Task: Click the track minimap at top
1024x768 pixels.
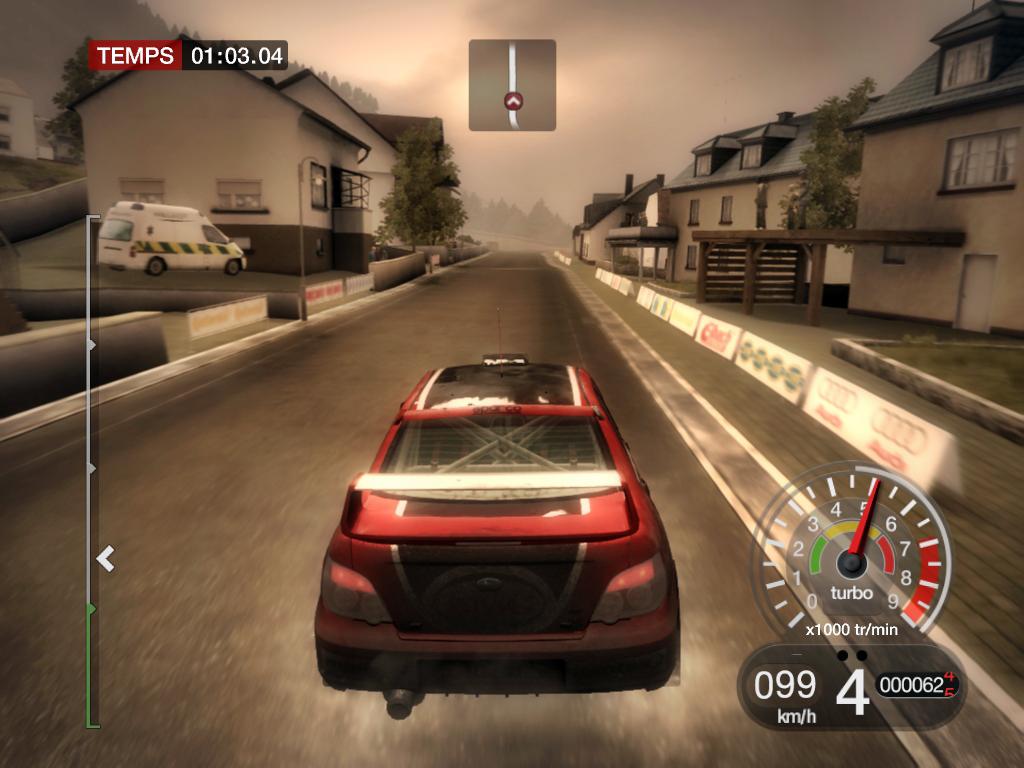Action: 512,85
